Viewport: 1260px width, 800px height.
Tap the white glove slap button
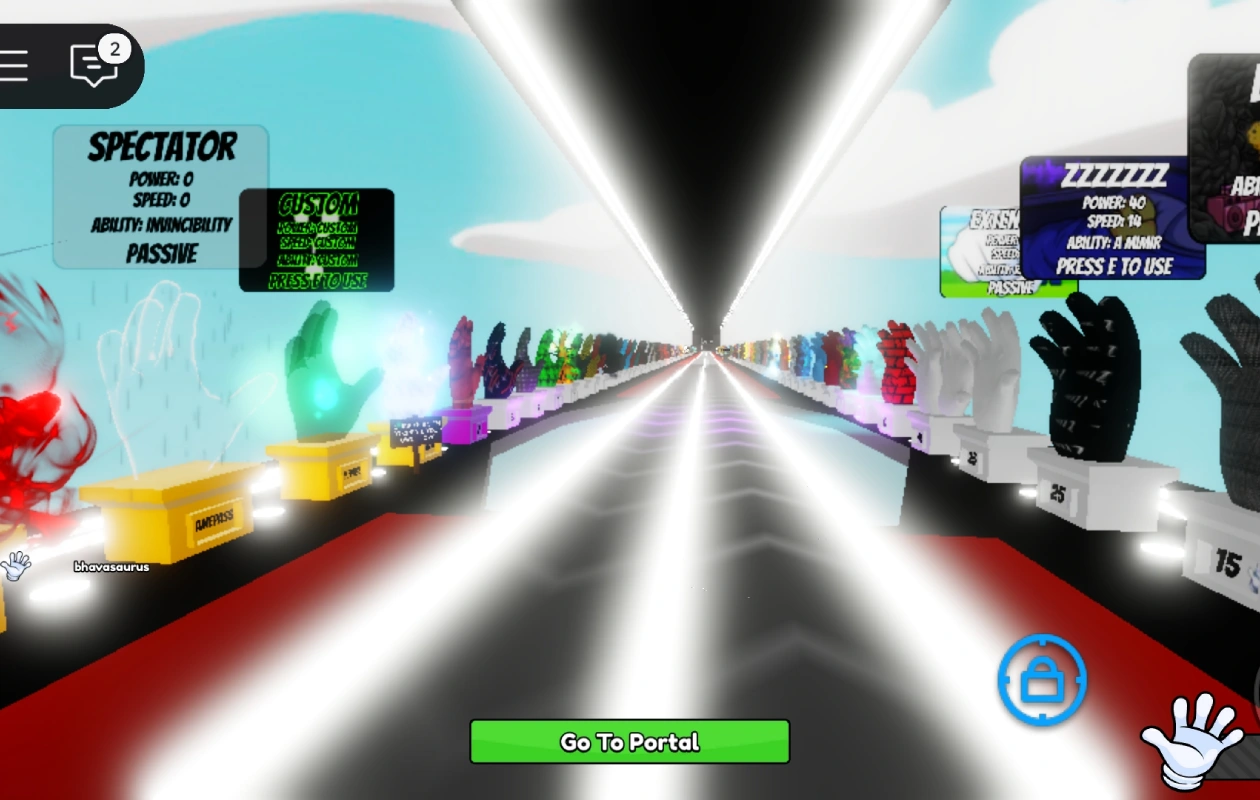coord(1192,742)
